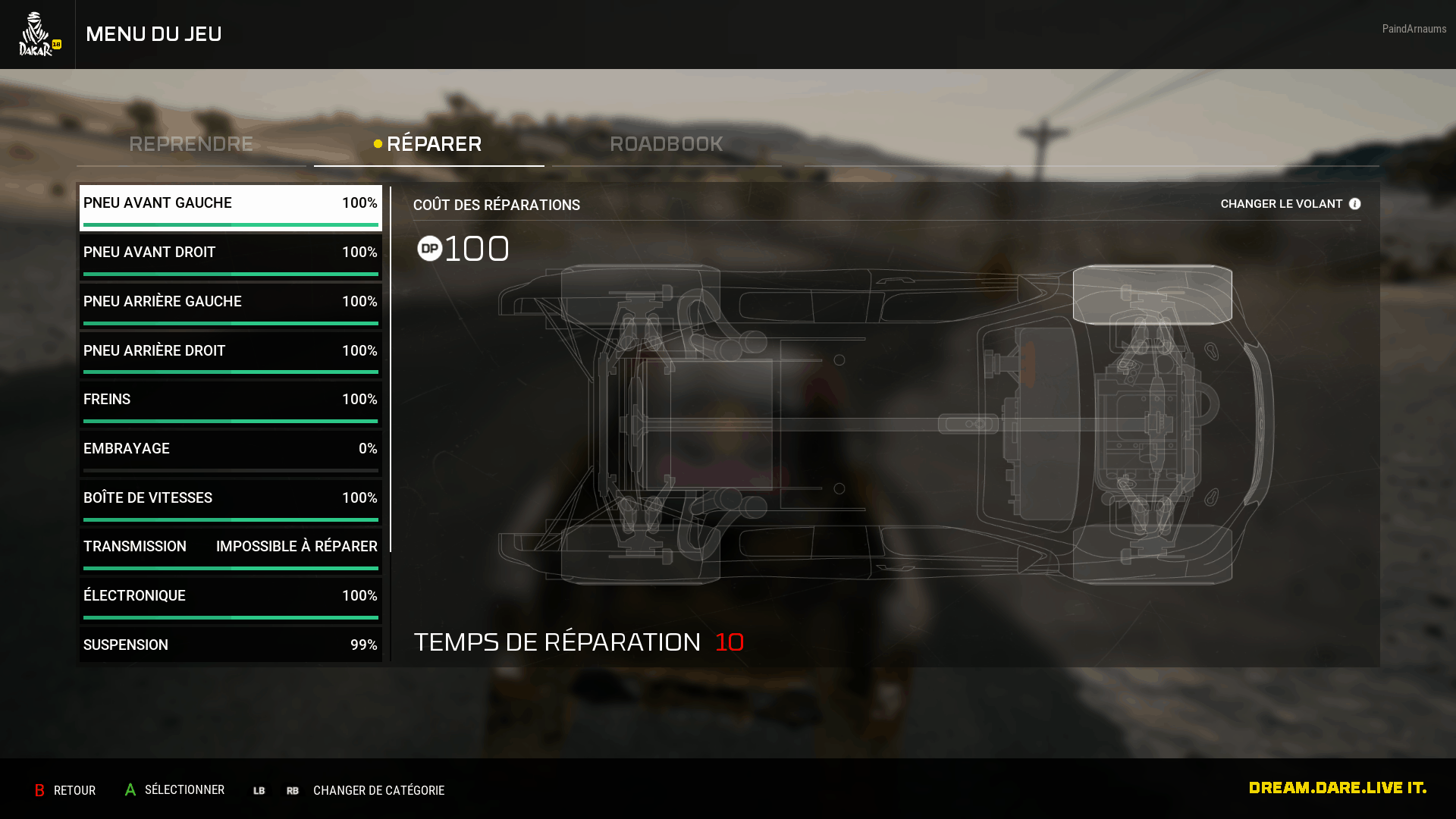Screen dimensions: 1456x819
Task: Select the Freins repair item
Action: (x=231, y=403)
